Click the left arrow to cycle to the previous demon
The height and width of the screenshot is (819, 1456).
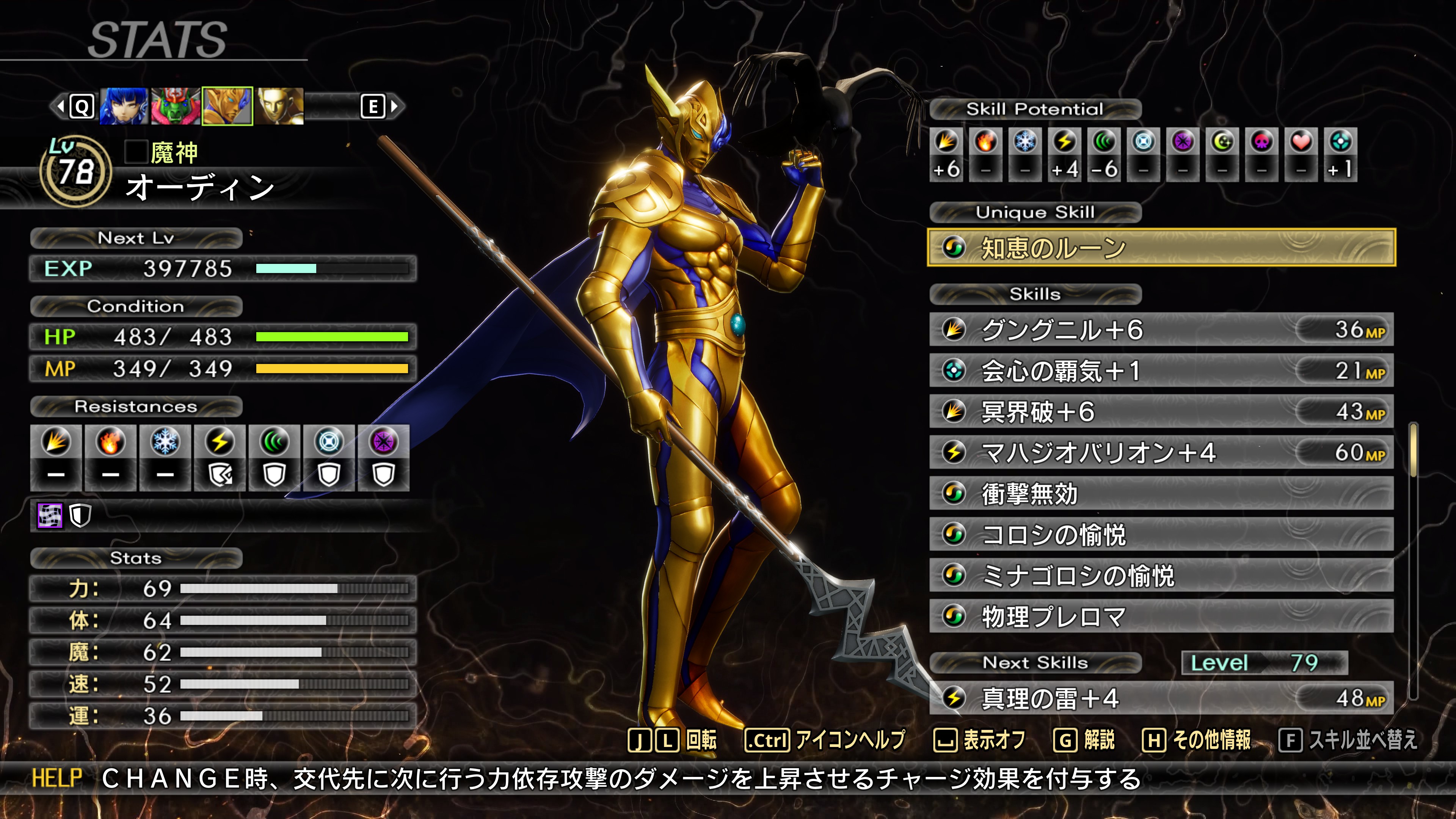(61, 106)
